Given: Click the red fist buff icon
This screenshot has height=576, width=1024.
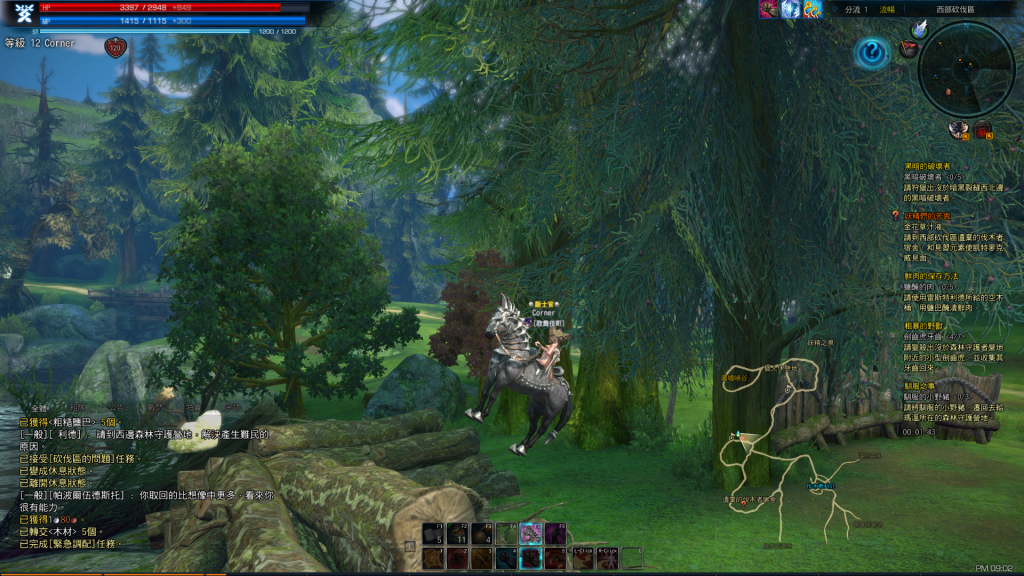Looking at the screenshot, I should [768, 9].
